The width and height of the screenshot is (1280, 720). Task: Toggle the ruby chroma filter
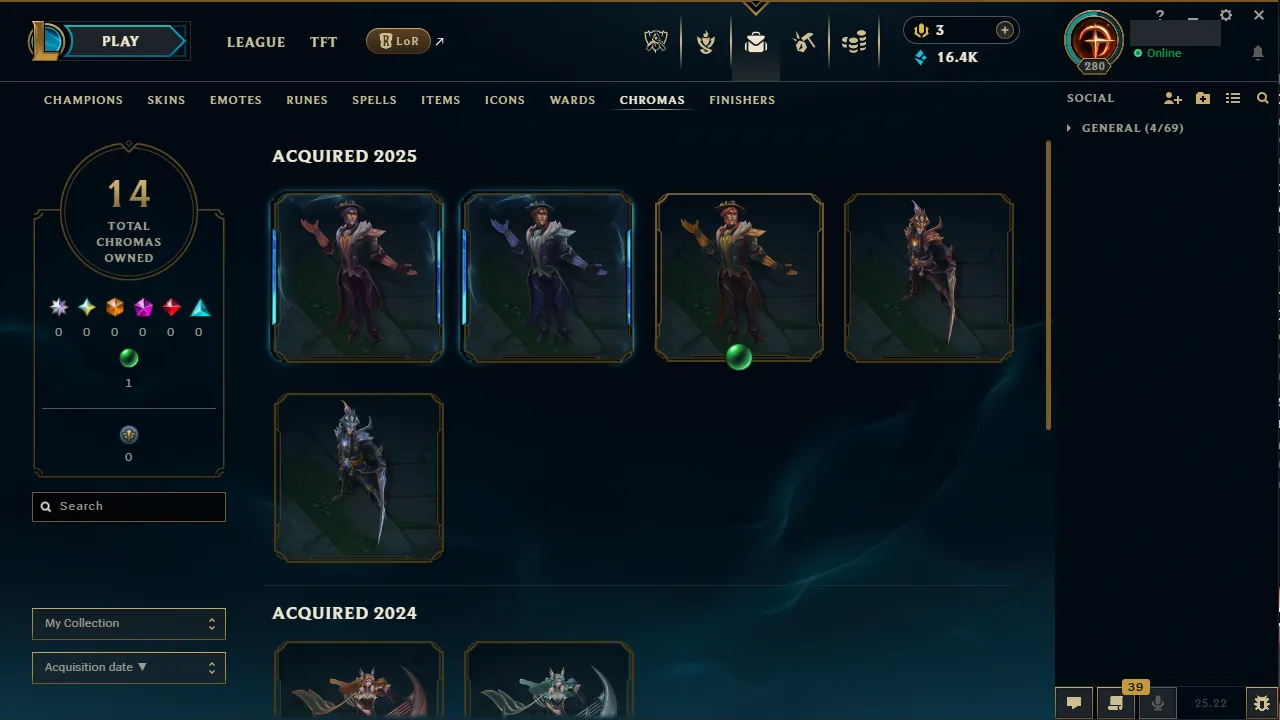click(x=171, y=307)
